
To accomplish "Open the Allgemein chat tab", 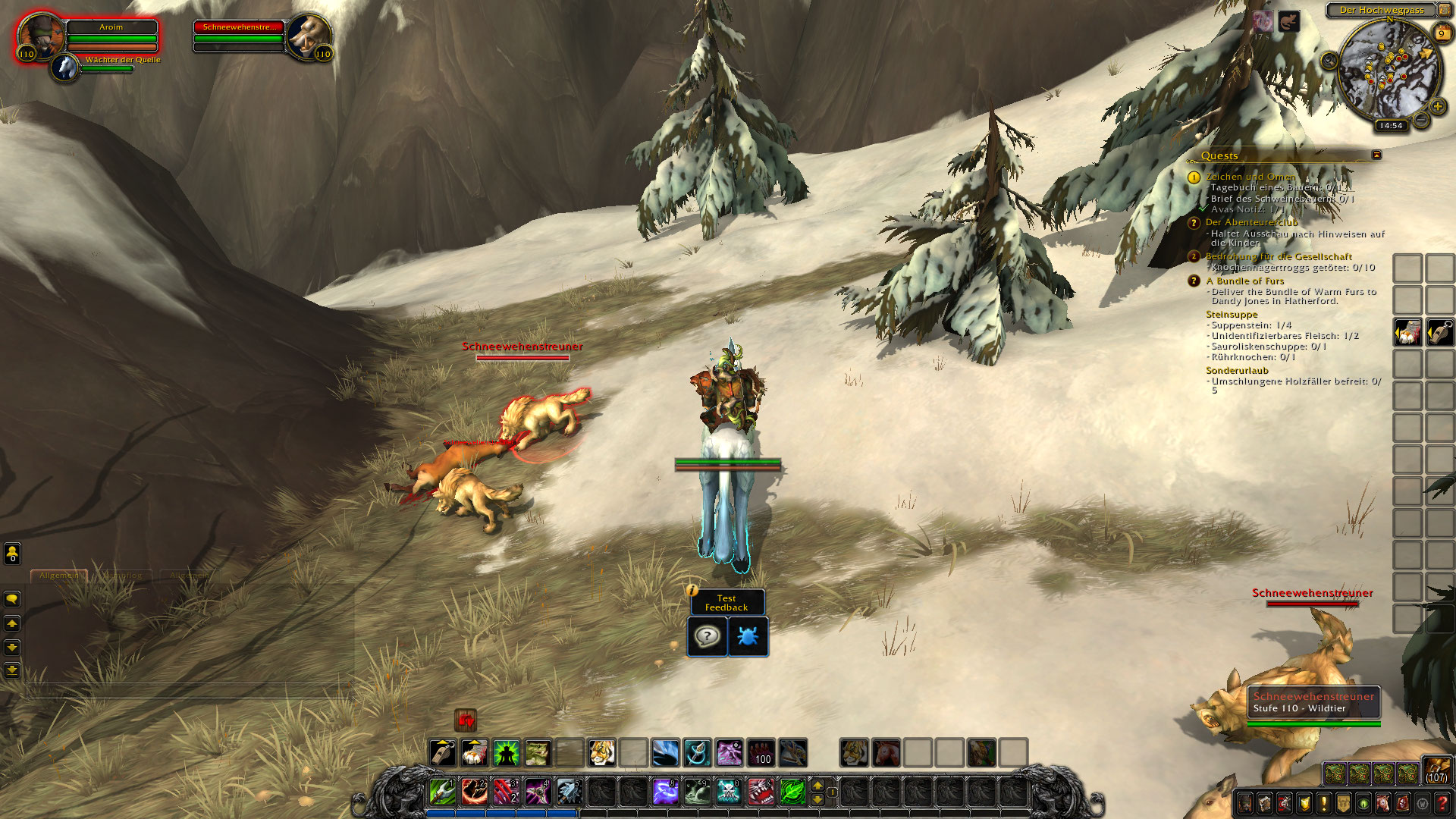I will click(58, 576).
